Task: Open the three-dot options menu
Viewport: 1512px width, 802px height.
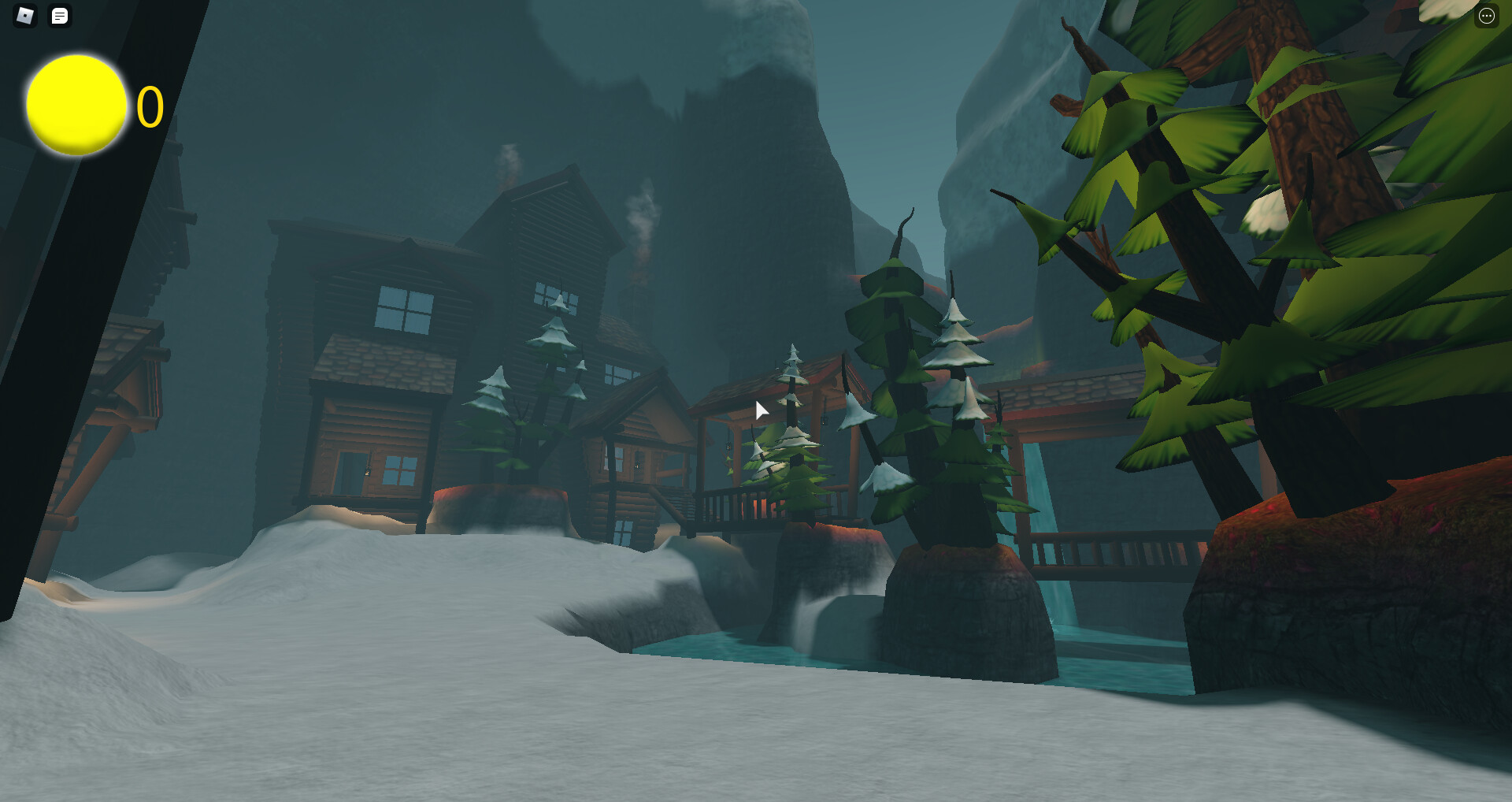Action: click(1486, 16)
